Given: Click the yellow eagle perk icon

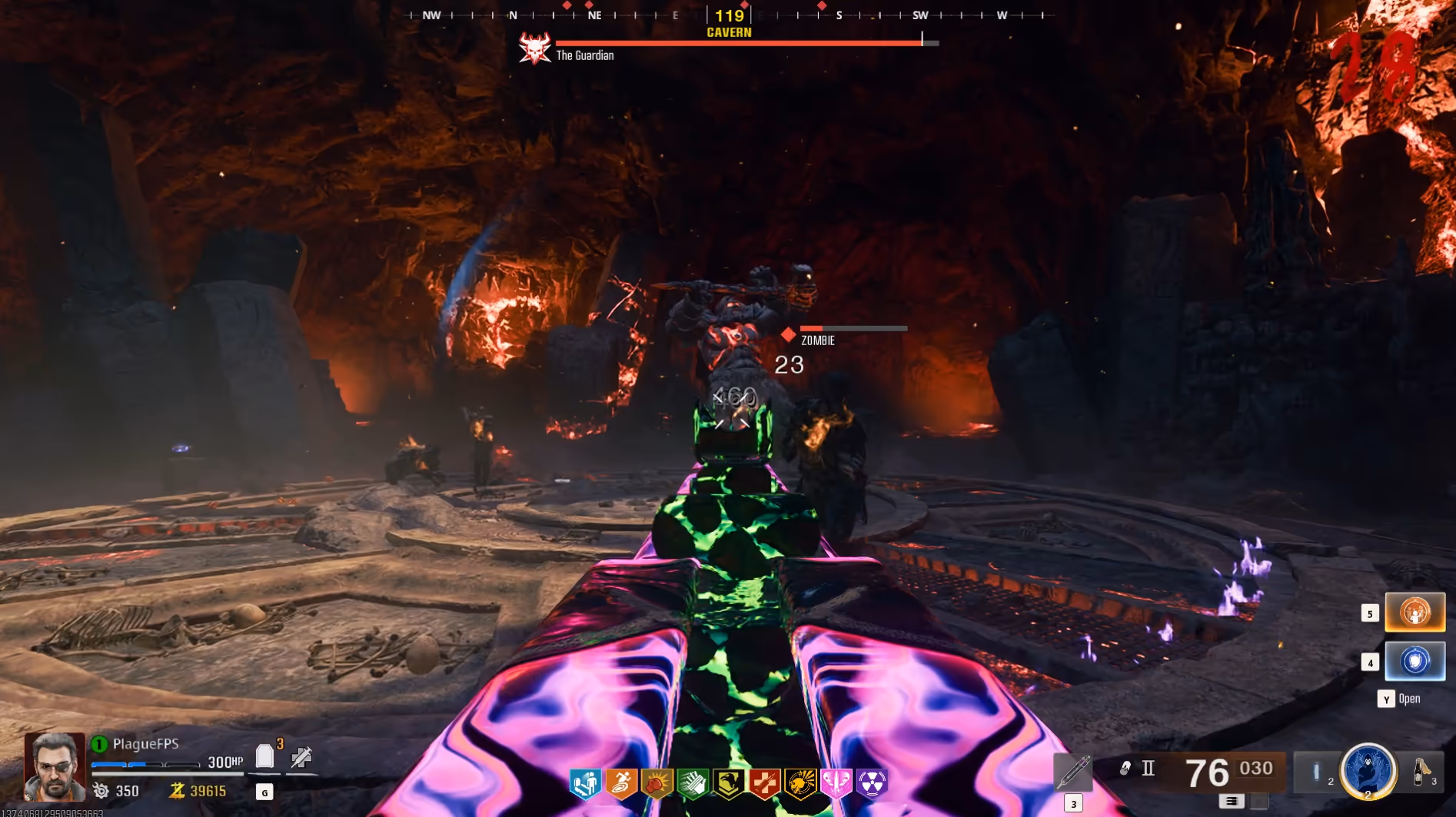Looking at the screenshot, I should point(728,783).
